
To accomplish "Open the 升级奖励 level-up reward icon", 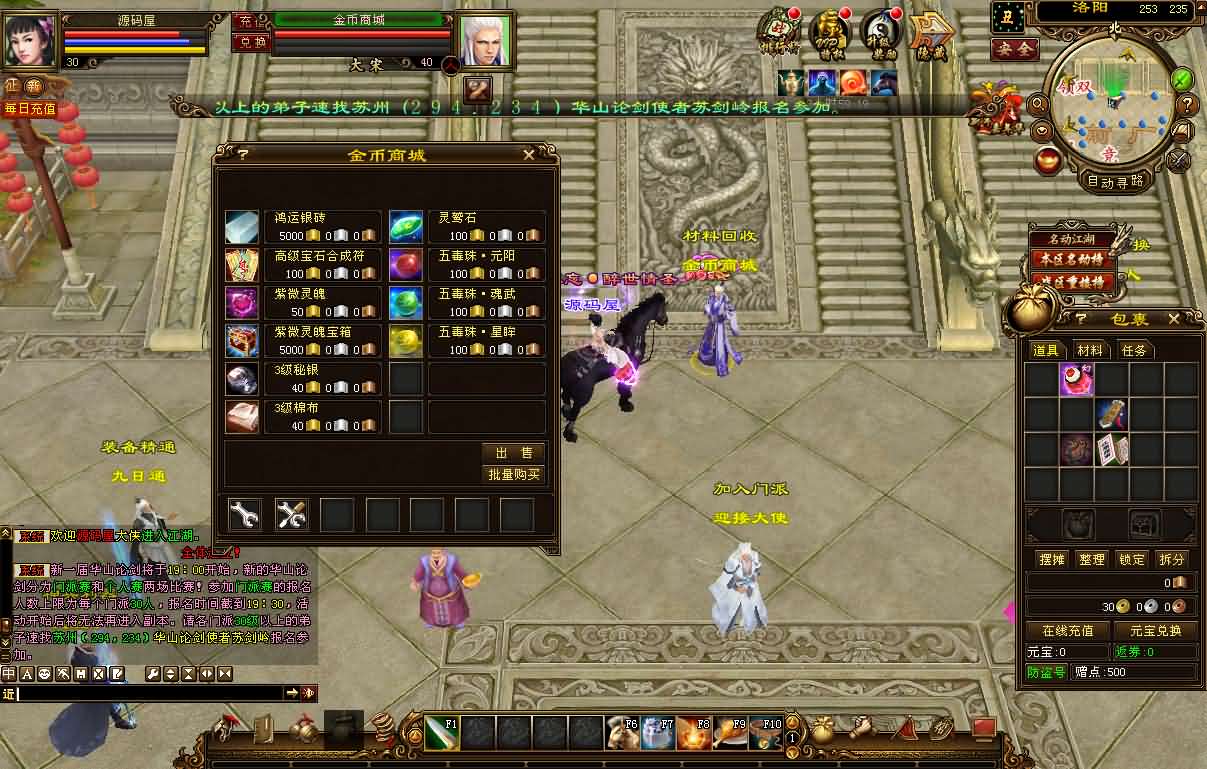I will point(879,30).
